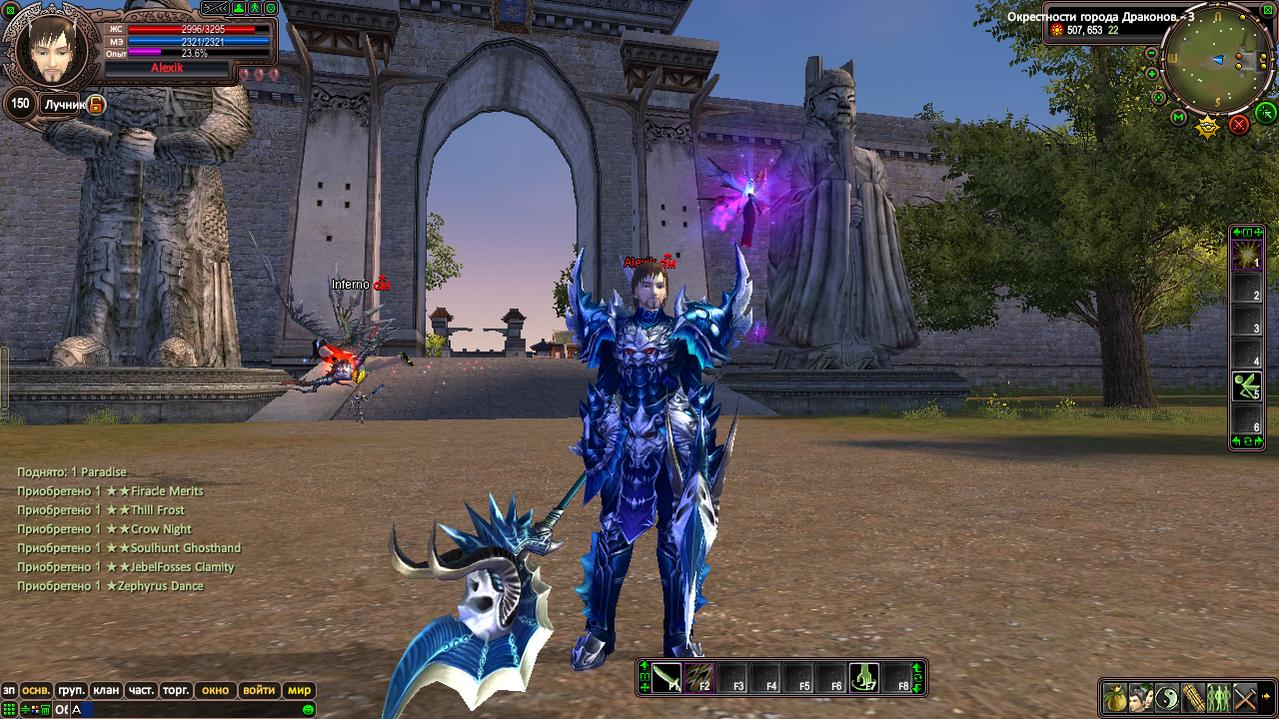The width and height of the screenshot is (1279, 719).
Task: Open the world map with M button
Action: [x=1179, y=118]
